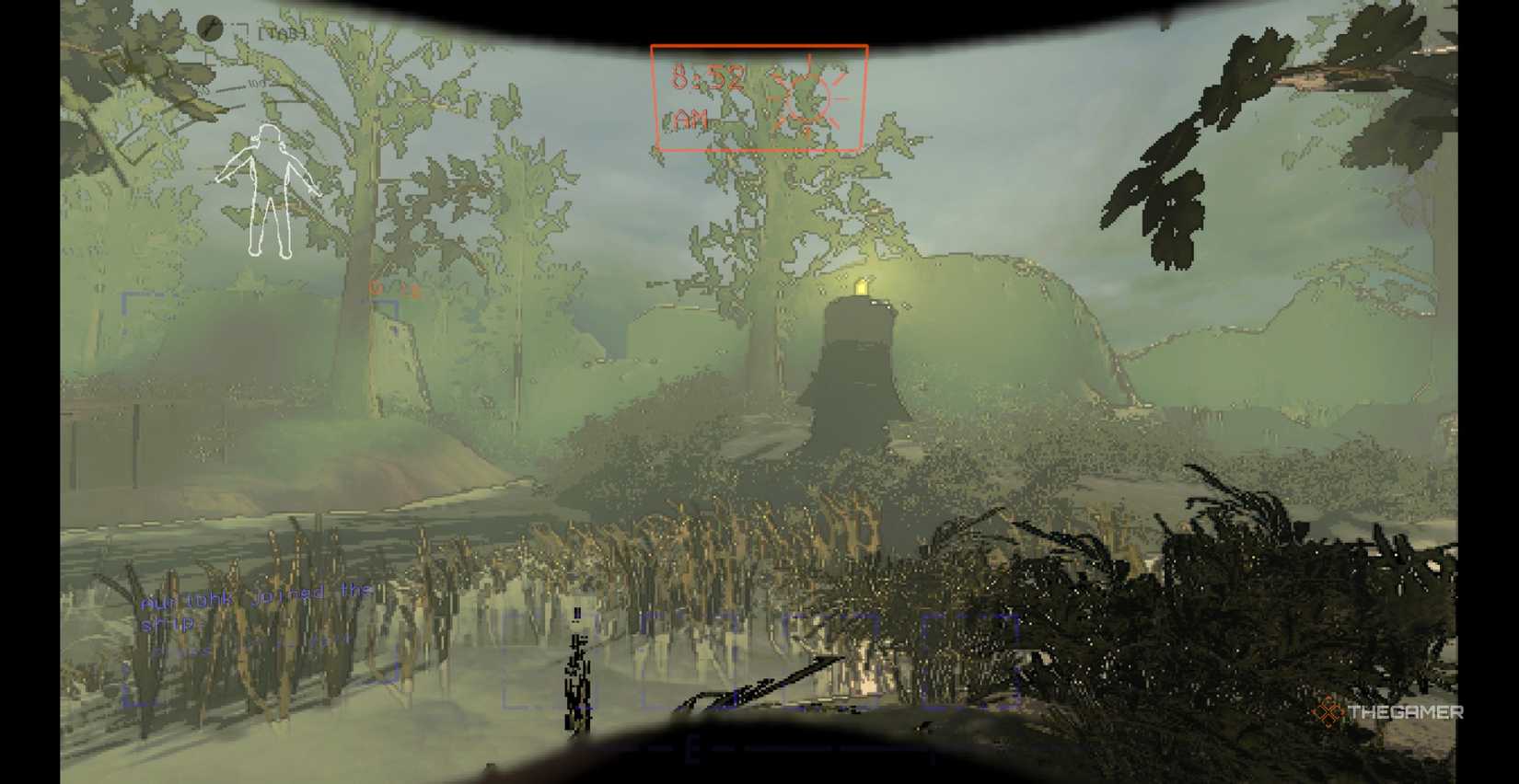1519x784 pixels.
Task: Toggle the 8:52 AM clock display panel
Action: 759,97
